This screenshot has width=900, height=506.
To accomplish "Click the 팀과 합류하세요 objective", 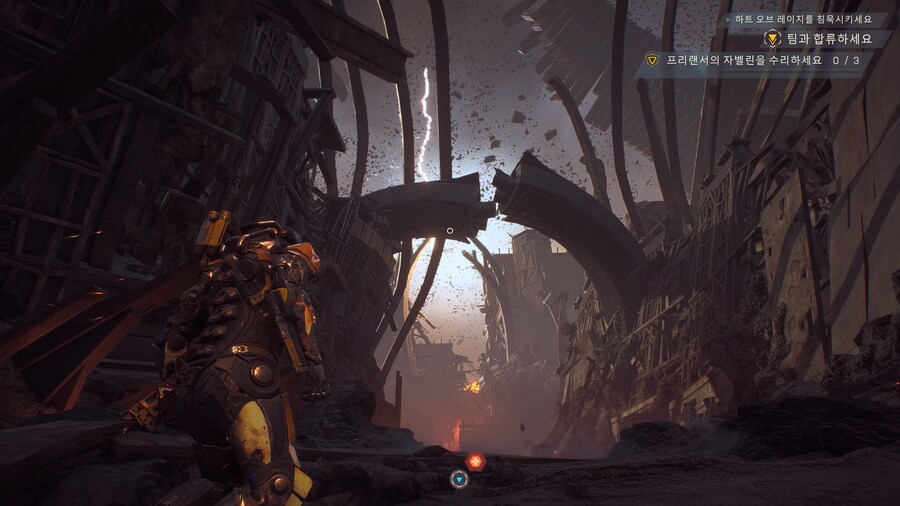I will coord(824,39).
